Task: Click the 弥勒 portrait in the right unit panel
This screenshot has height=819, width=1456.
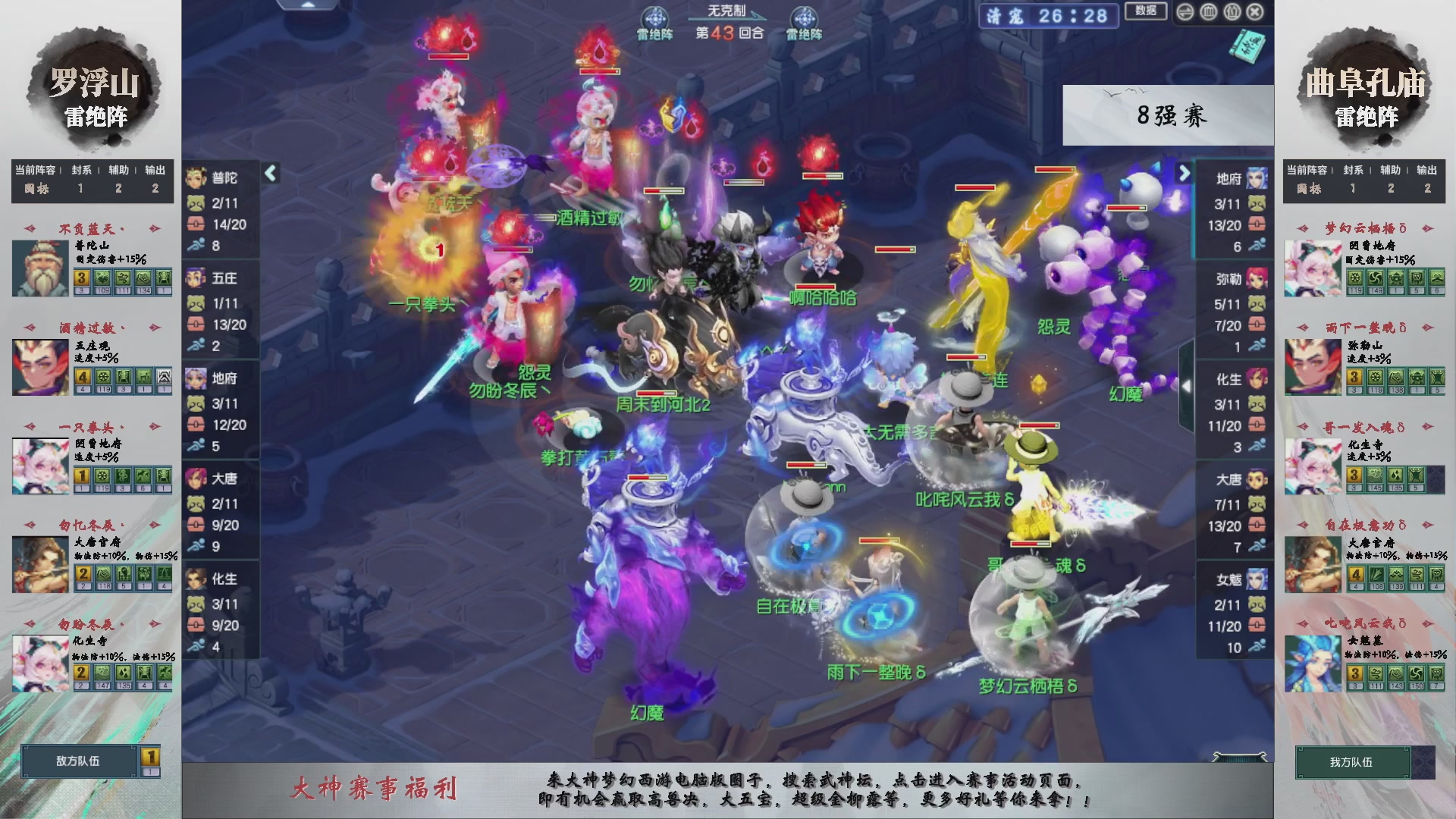Action: coord(1256,279)
